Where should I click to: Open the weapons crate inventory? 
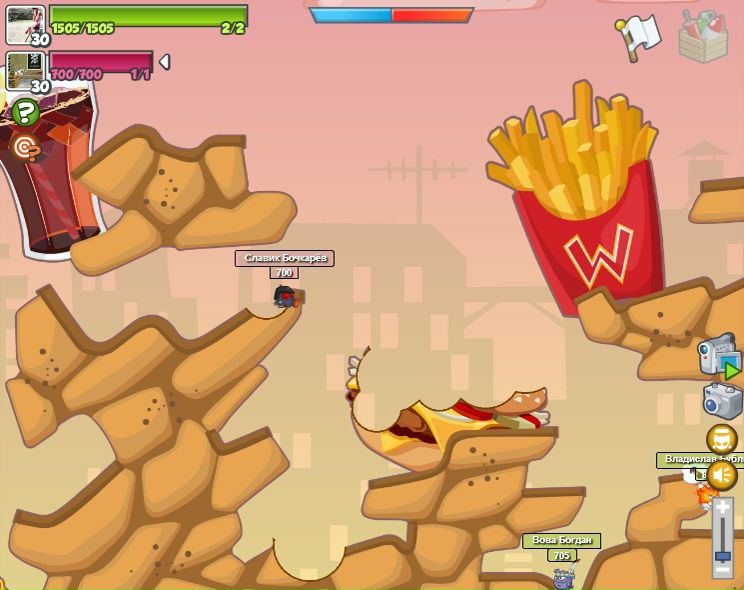click(x=702, y=35)
